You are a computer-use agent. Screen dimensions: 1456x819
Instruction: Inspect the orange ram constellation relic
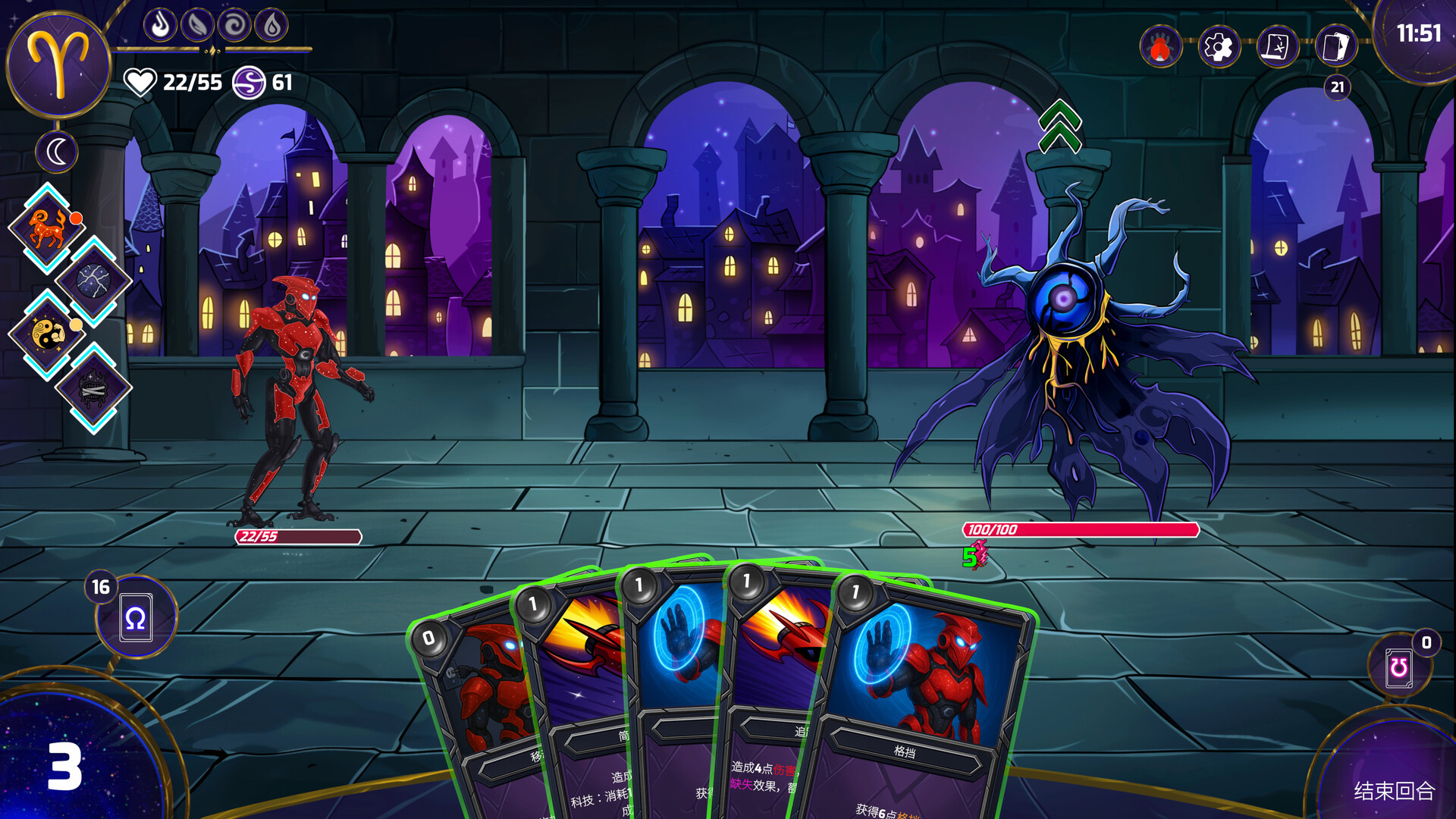47,227
